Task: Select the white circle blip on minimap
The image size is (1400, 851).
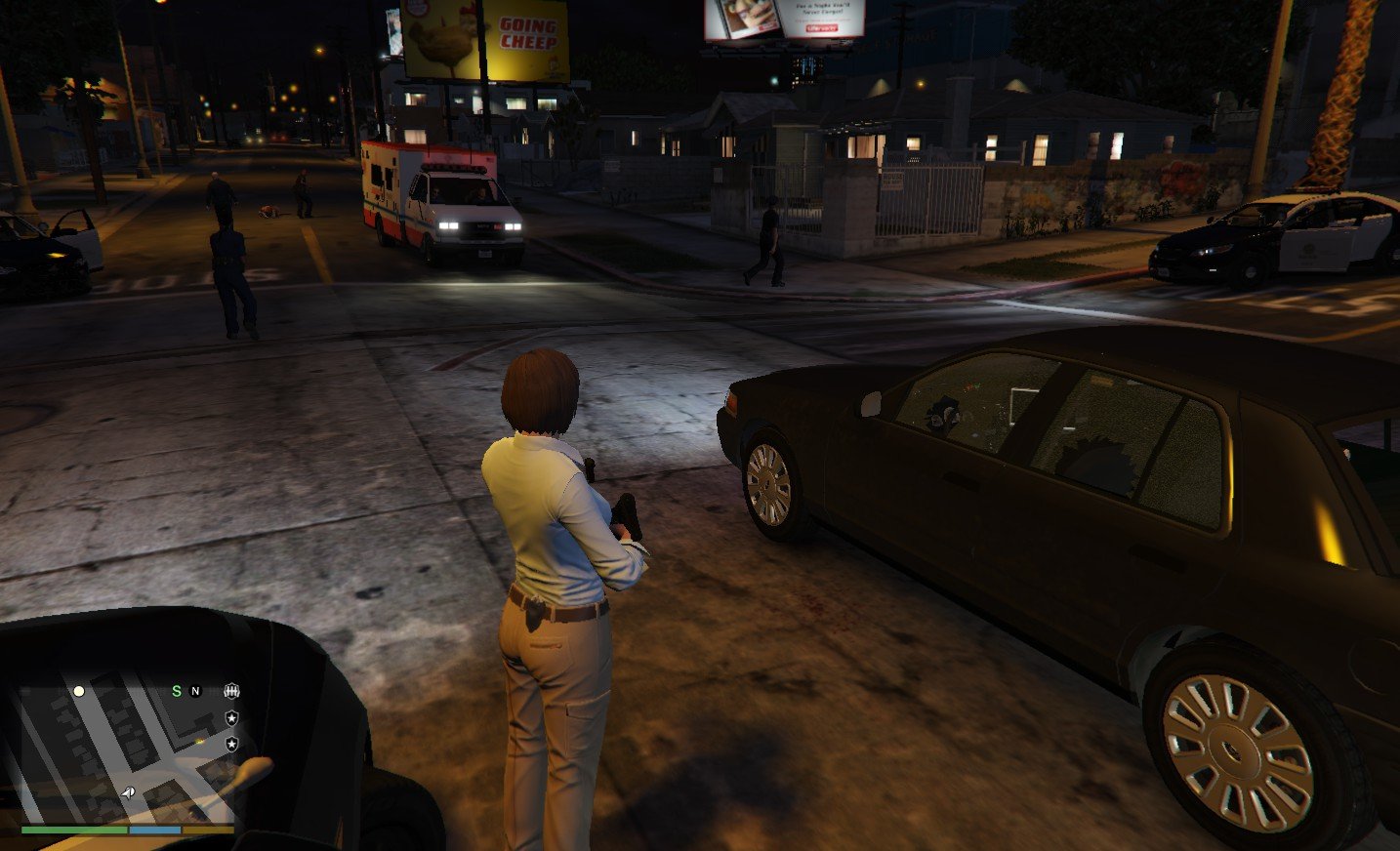Action: point(79,691)
